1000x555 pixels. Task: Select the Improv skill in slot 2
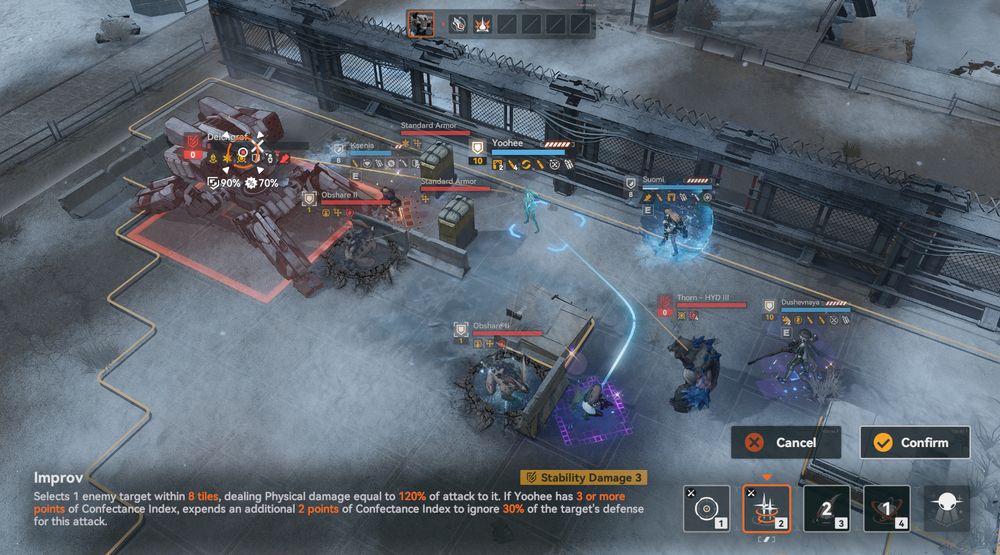[766, 508]
